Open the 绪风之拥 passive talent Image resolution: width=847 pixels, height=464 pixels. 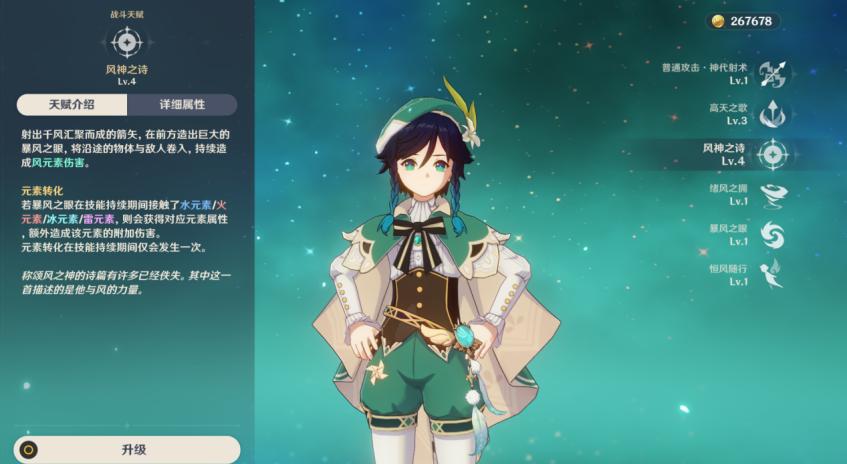tap(771, 194)
